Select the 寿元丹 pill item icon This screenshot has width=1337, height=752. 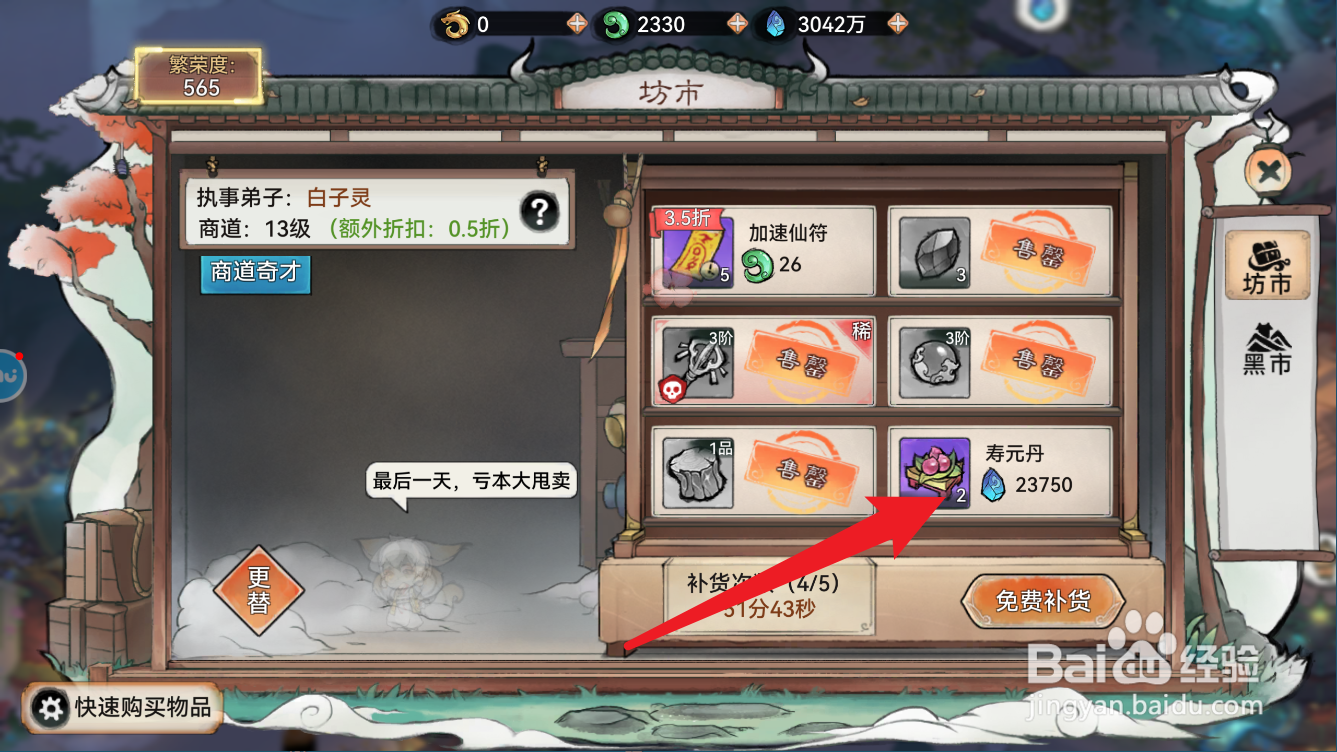[934, 474]
